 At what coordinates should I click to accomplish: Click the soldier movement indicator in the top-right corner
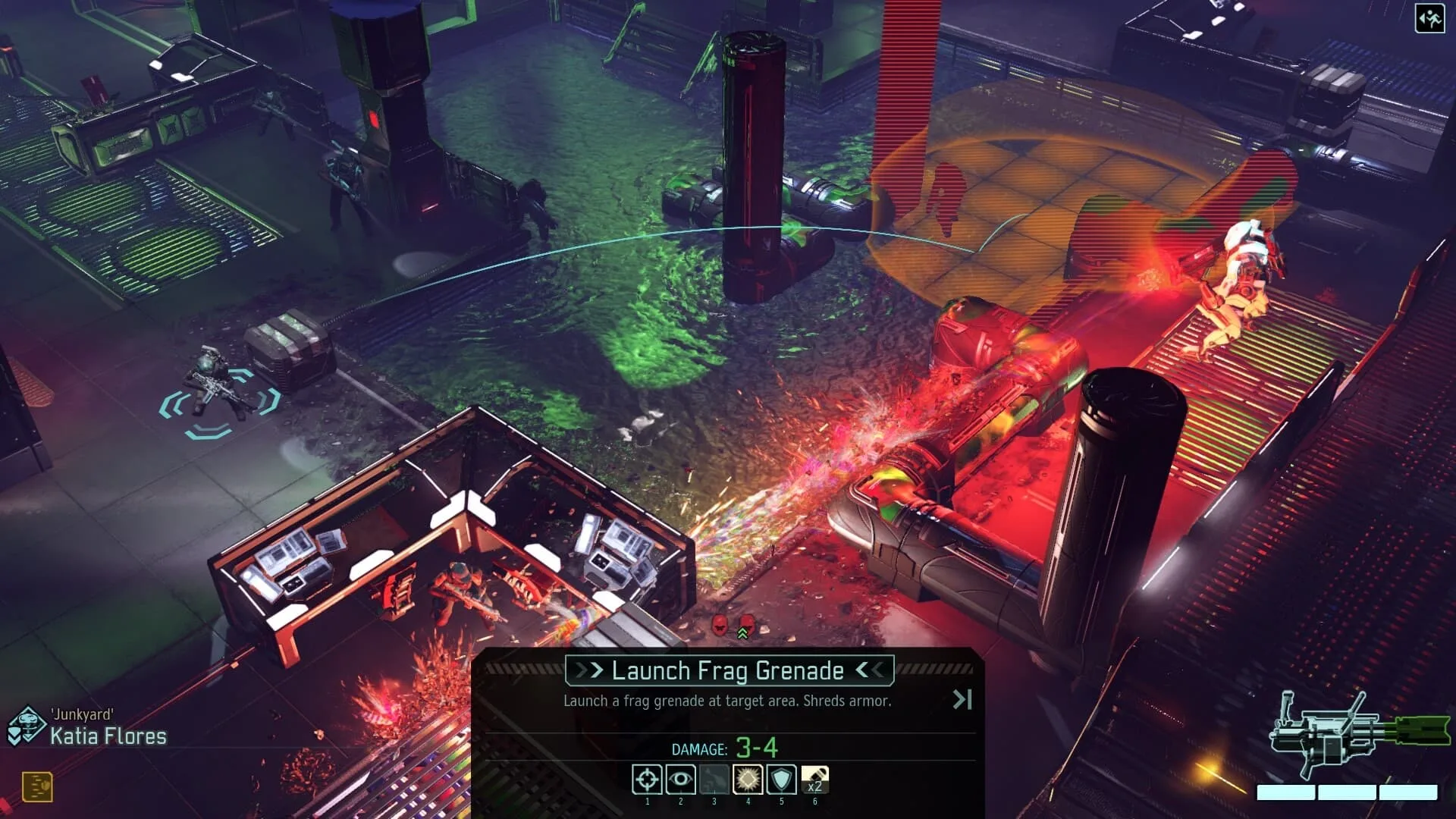(x=1429, y=17)
